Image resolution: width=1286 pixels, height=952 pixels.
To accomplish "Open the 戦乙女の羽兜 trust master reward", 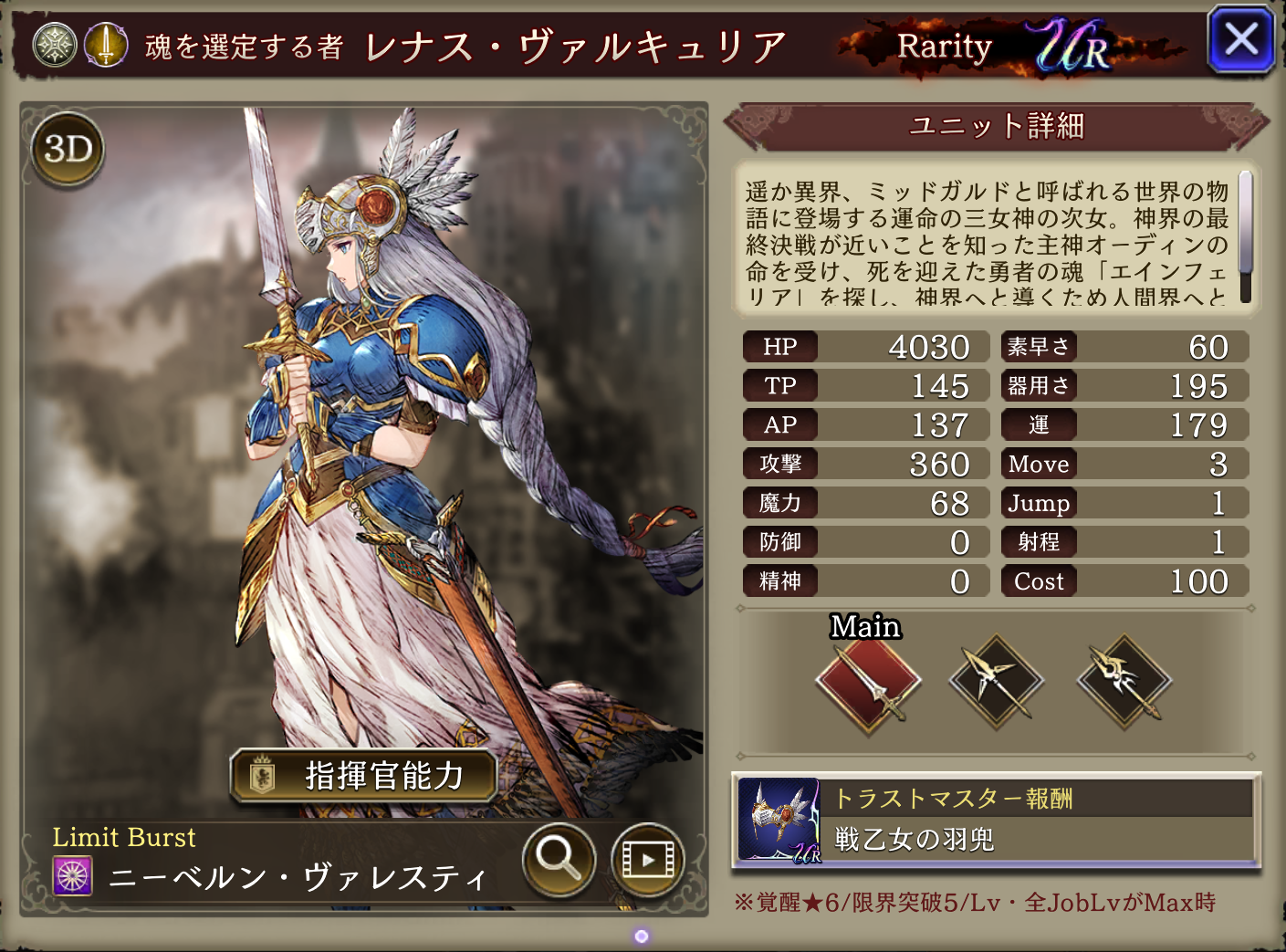I will tap(996, 821).
